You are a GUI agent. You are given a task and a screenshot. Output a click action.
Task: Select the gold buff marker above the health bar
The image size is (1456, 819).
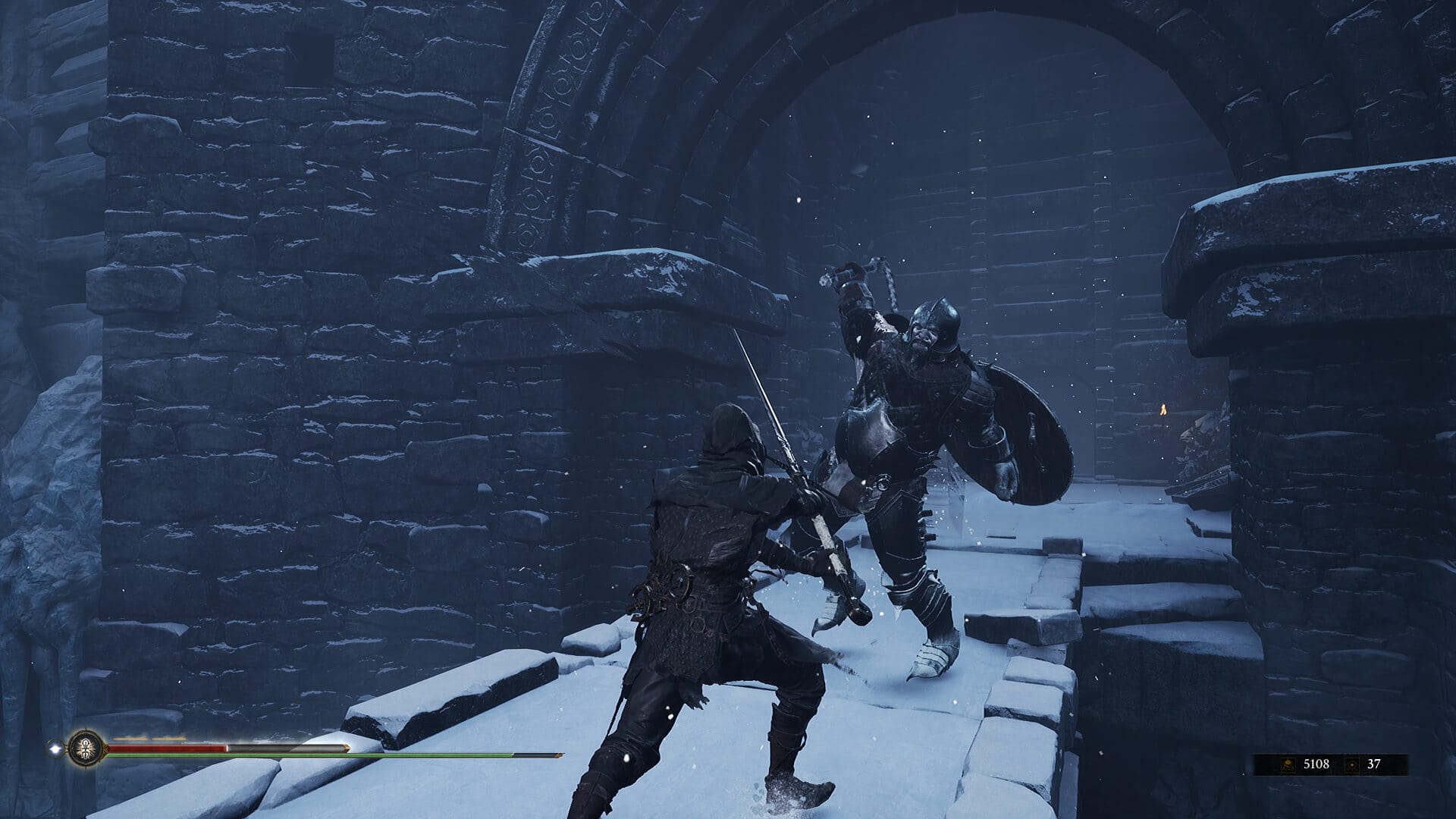130,737
